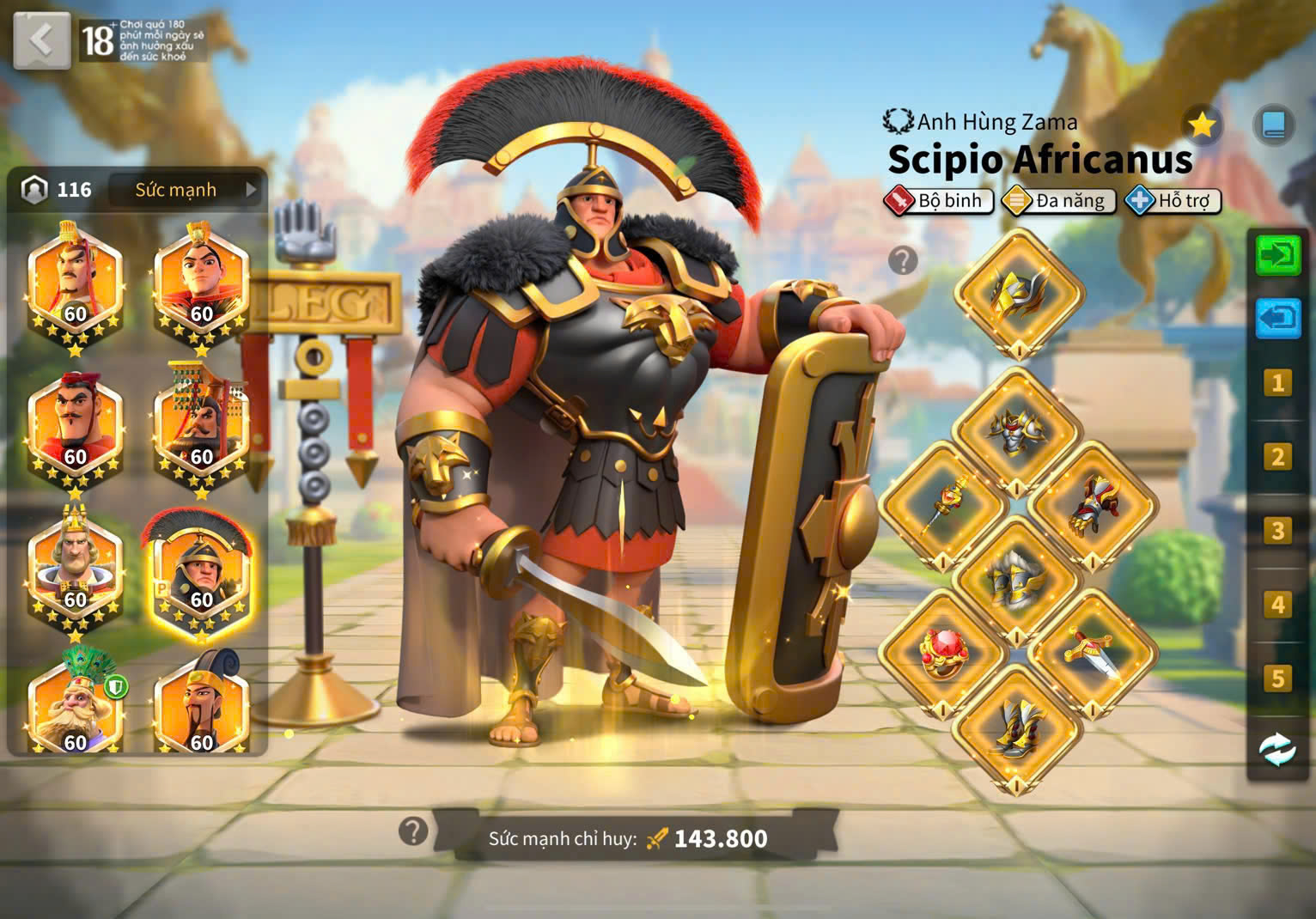Click the green arrow equip button
The image size is (1316, 919).
click(x=1277, y=255)
